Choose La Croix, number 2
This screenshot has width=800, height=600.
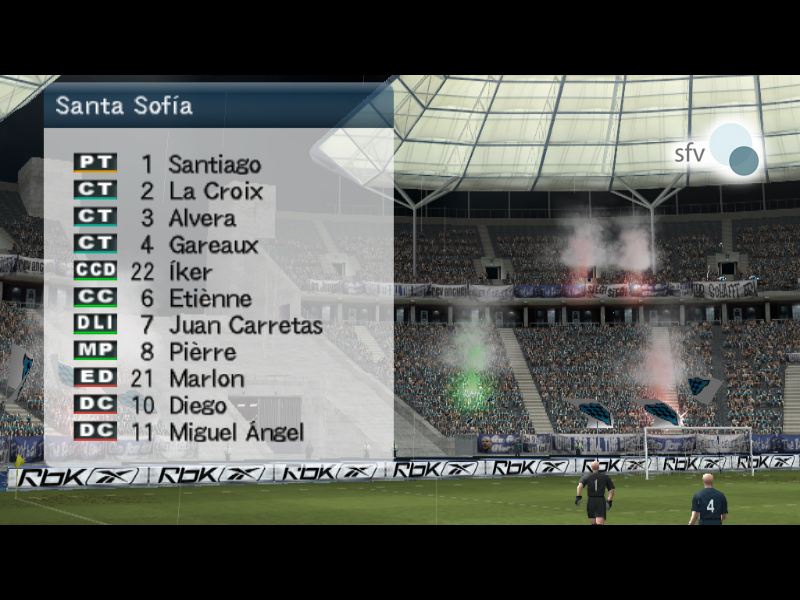click(215, 191)
